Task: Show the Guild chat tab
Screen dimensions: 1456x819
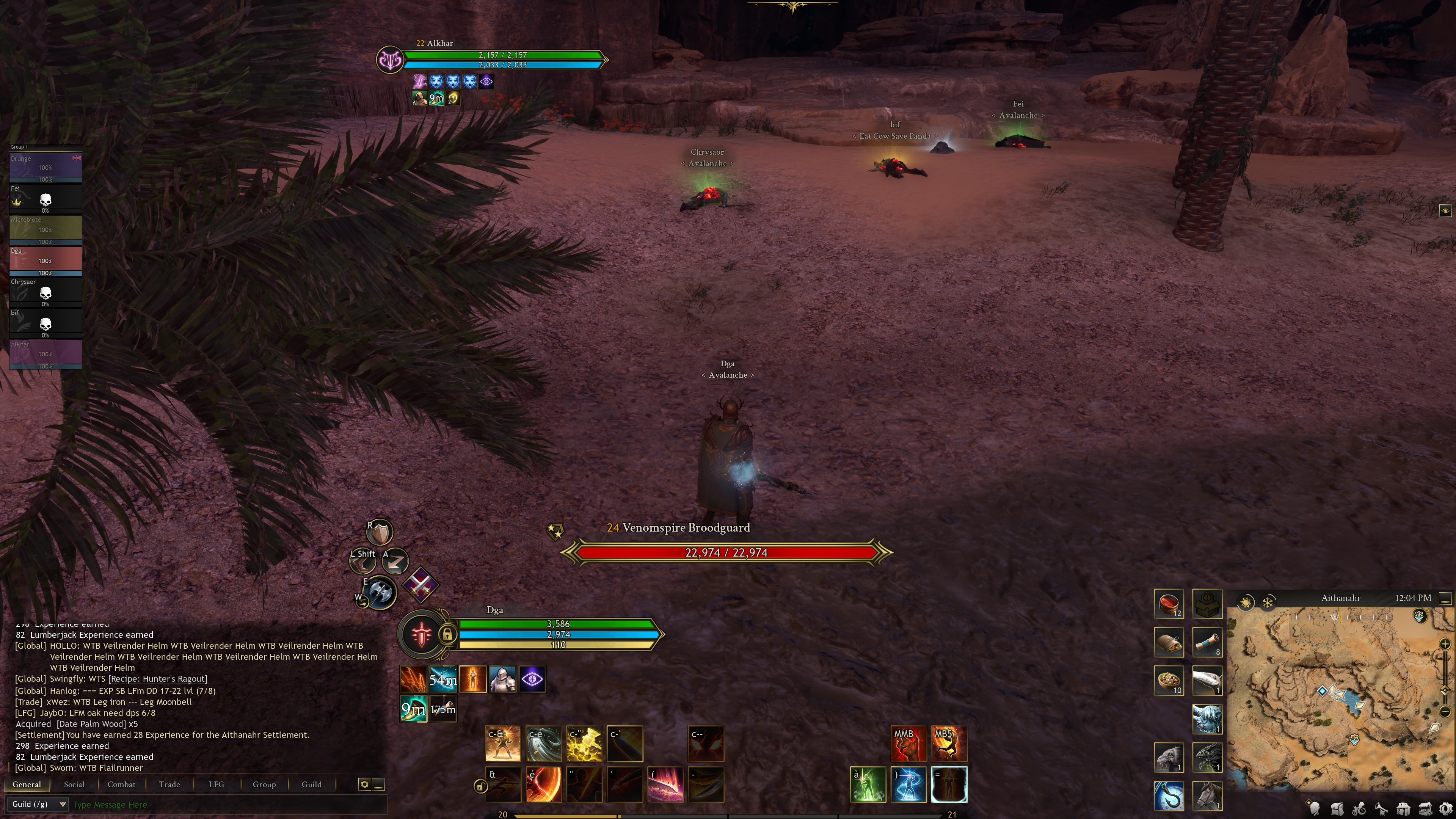Action: point(311,784)
